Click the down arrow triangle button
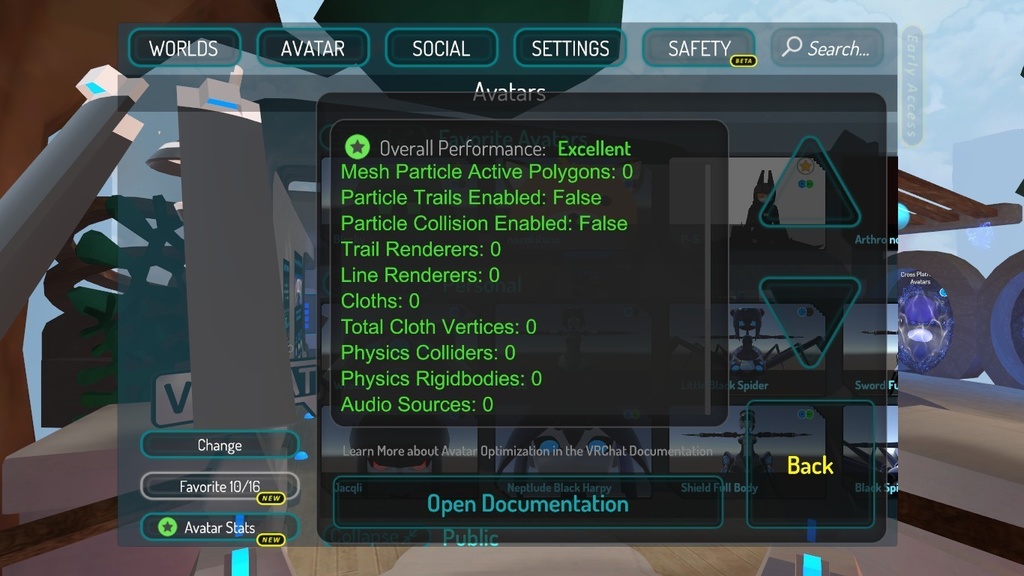Viewport: 1024px width, 576px height. 809,320
